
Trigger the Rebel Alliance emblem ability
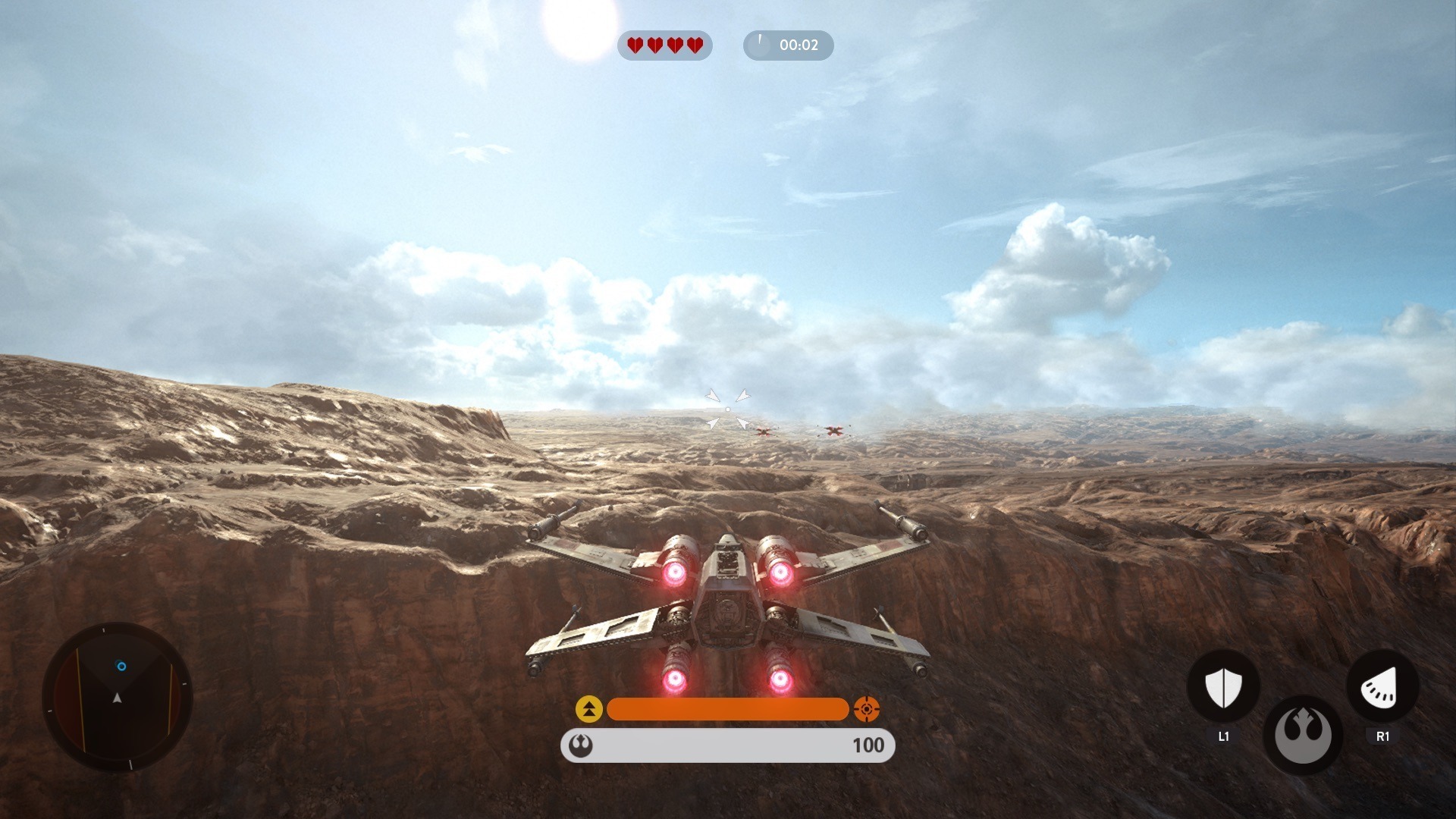coord(1302,734)
